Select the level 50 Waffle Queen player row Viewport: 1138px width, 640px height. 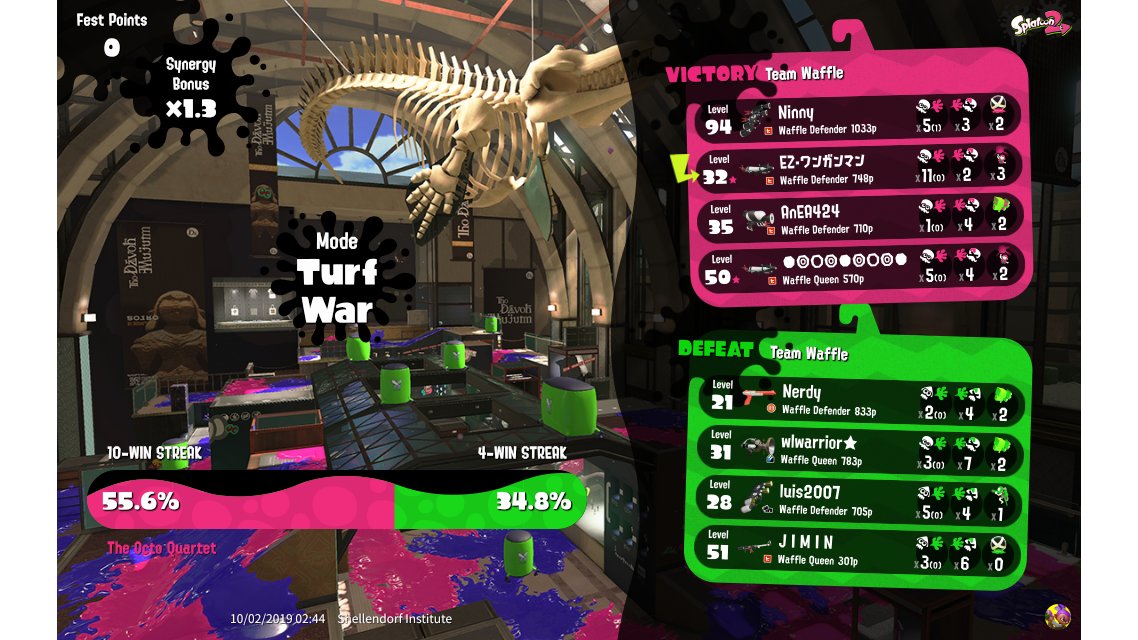coord(860,267)
